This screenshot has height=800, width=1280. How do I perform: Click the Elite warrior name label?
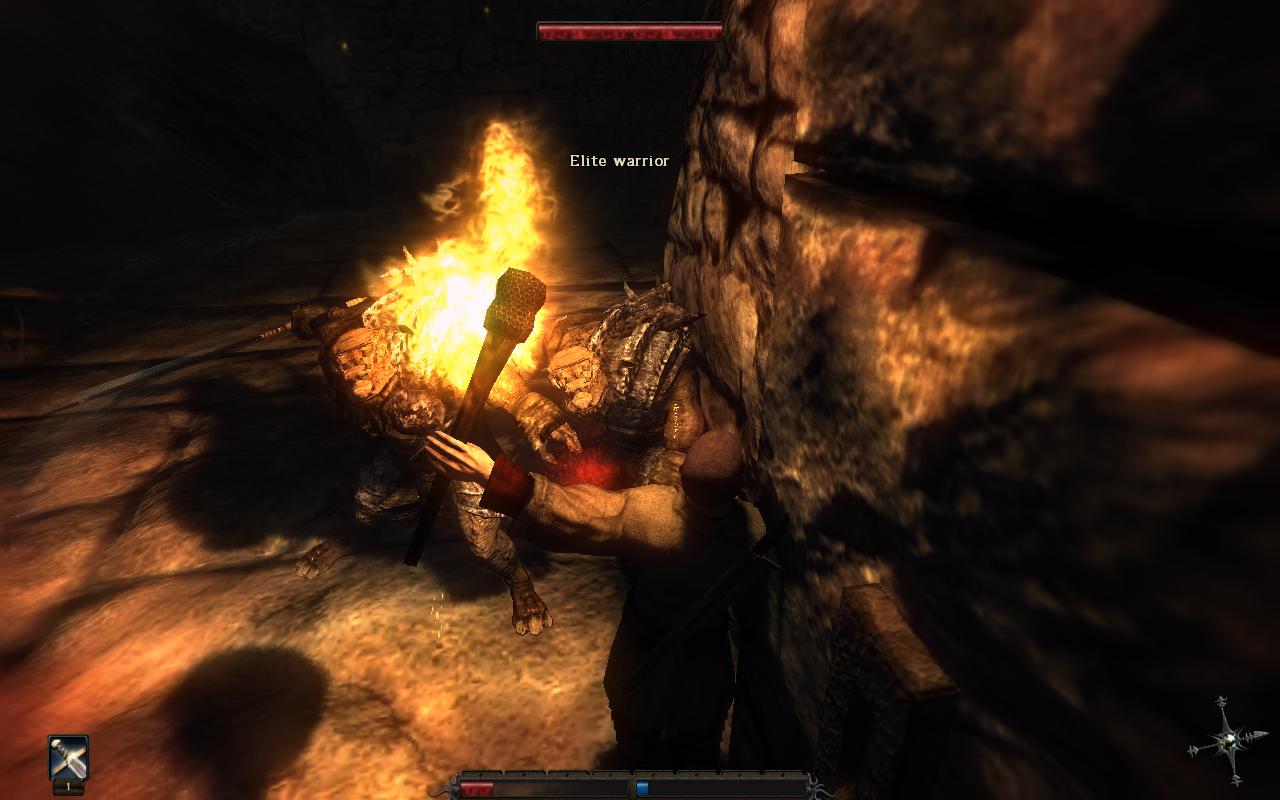click(617, 160)
